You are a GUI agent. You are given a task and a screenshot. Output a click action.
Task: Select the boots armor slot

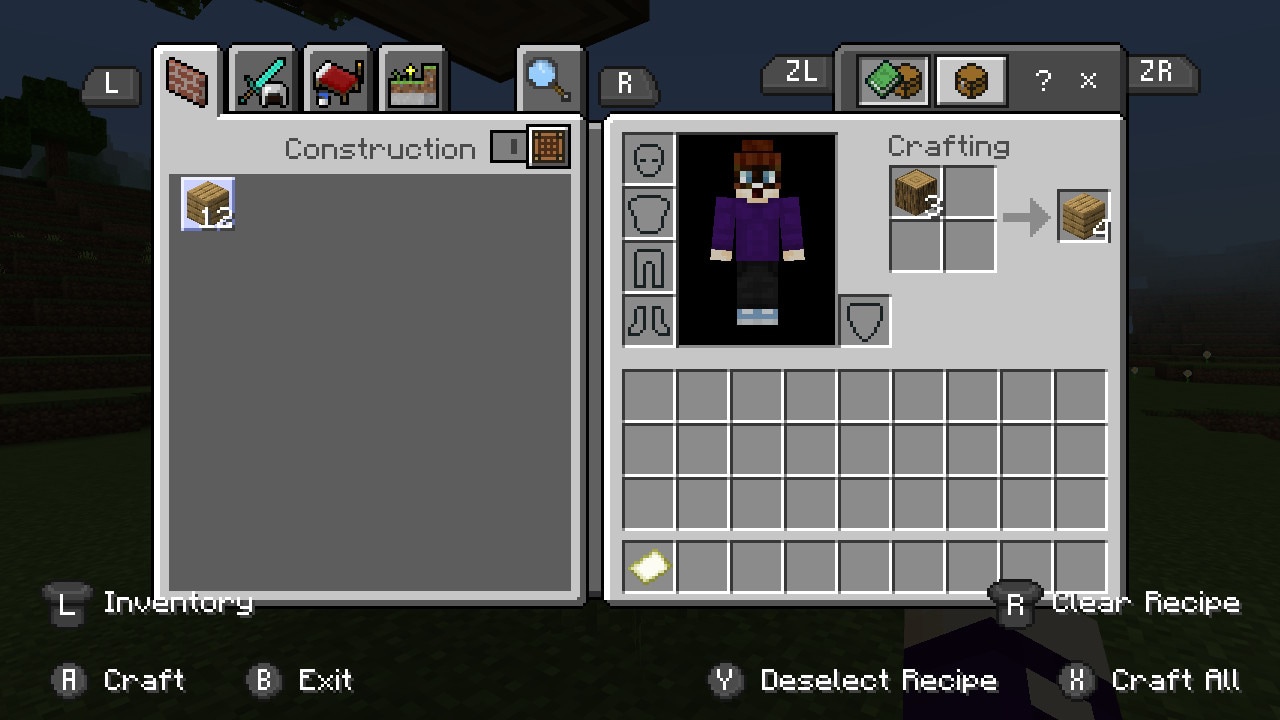[649, 320]
